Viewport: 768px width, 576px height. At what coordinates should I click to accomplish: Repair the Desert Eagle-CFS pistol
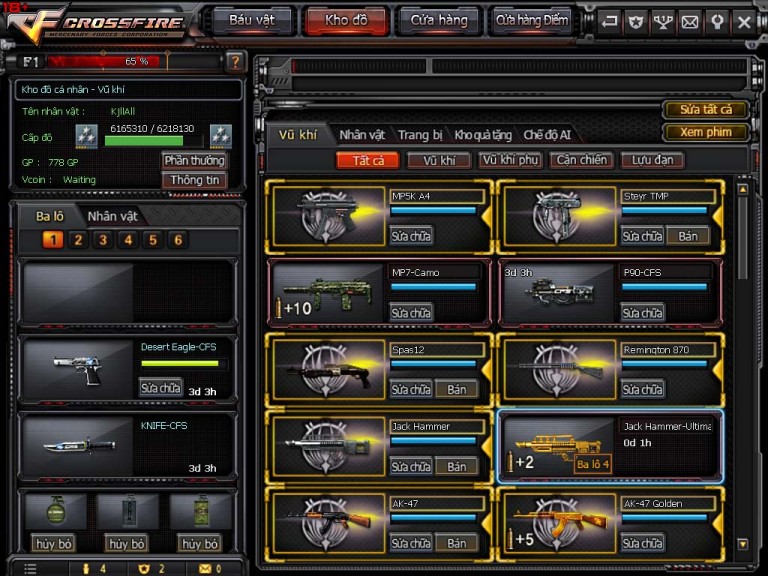click(160, 388)
